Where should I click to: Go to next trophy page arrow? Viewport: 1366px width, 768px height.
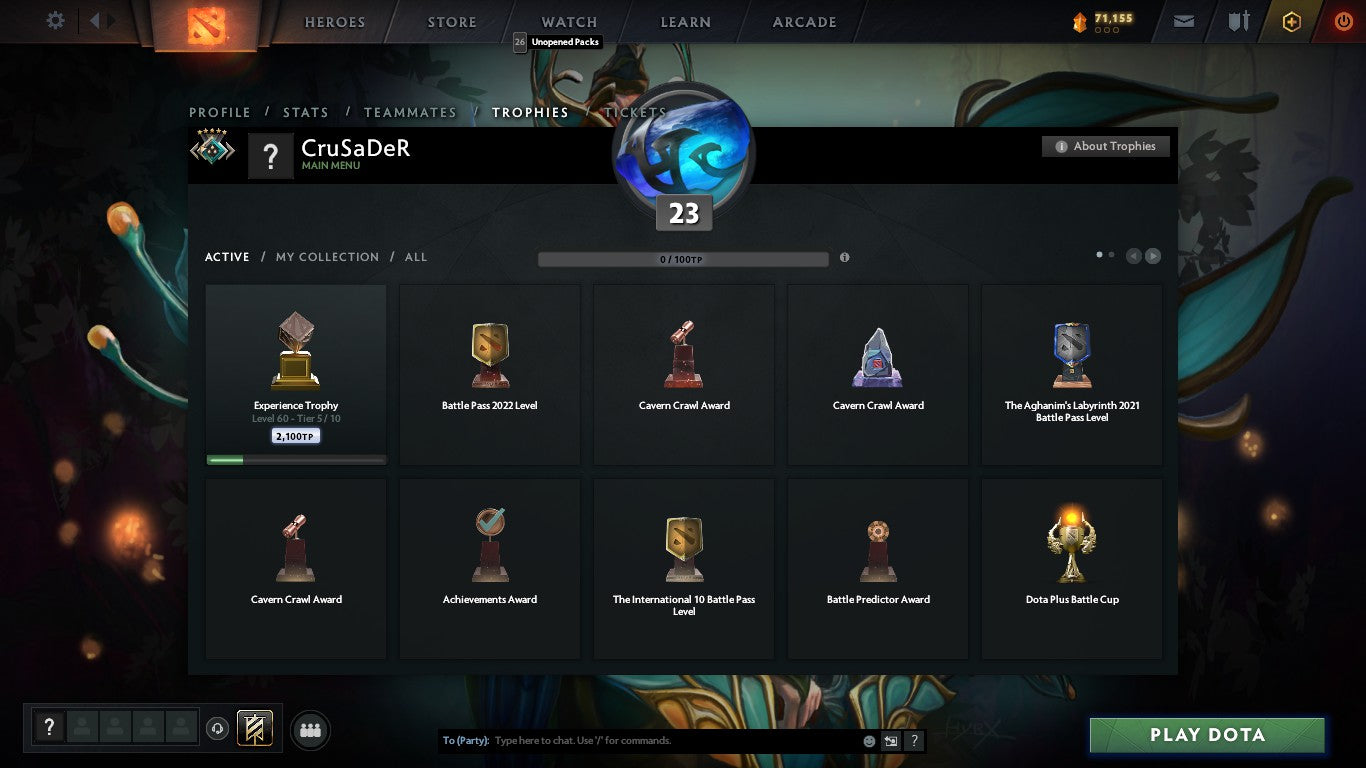click(1153, 256)
